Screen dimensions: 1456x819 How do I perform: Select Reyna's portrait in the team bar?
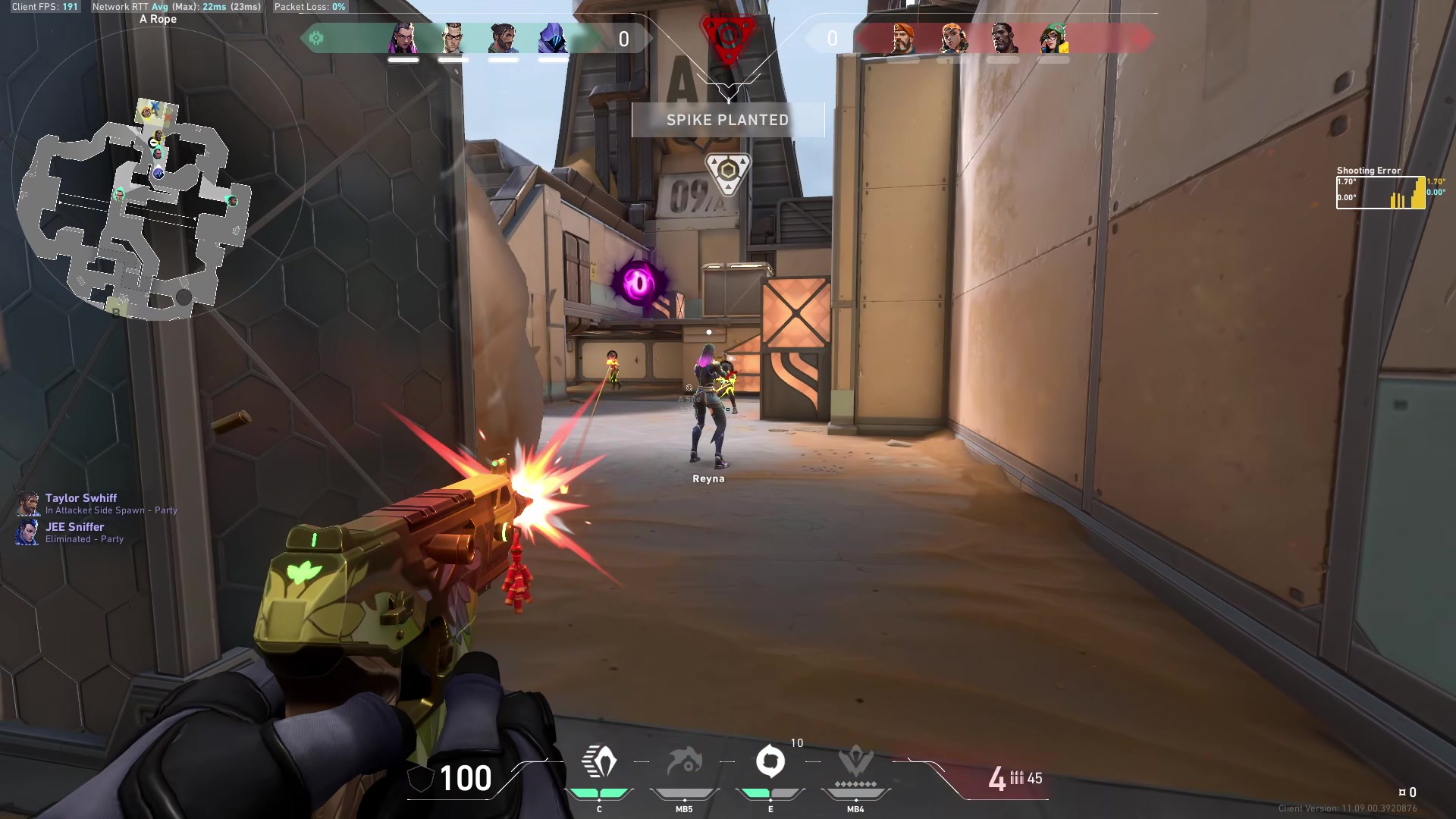pyautogui.click(x=403, y=38)
